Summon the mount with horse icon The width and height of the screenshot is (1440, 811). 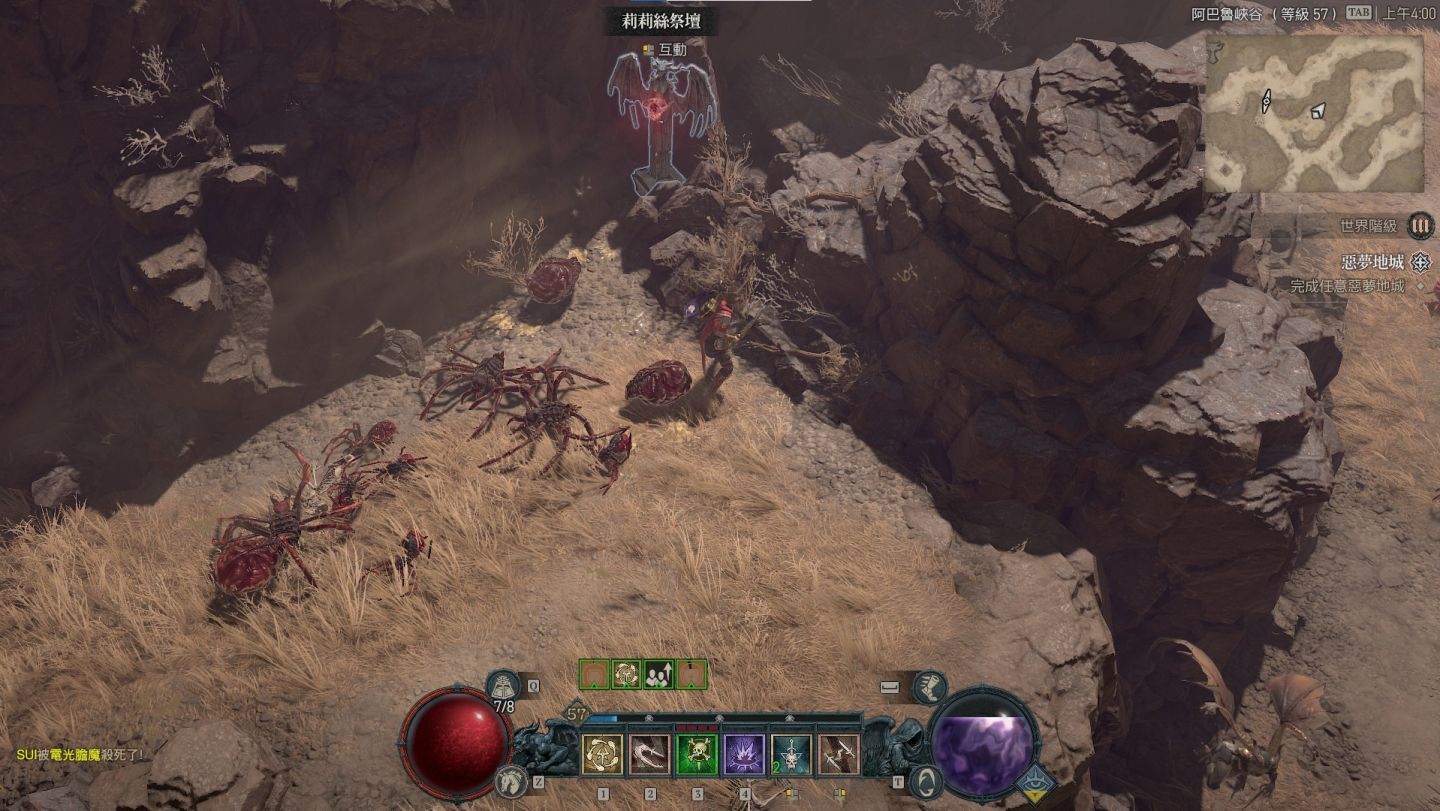coord(511,781)
